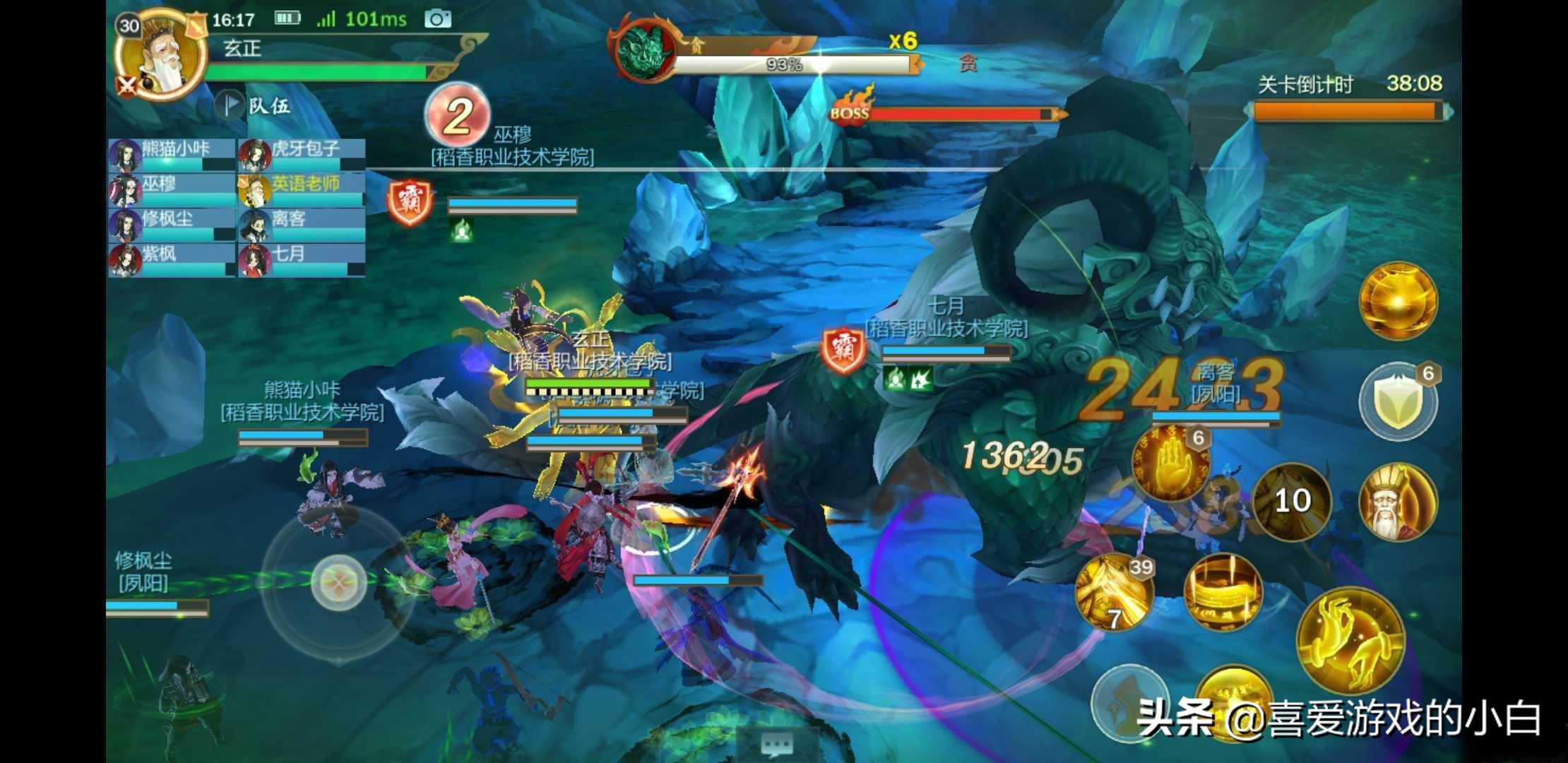Use the shield skill with 6 charges
Screen dimensions: 1568x763
pyautogui.click(x=1397, y=401)
